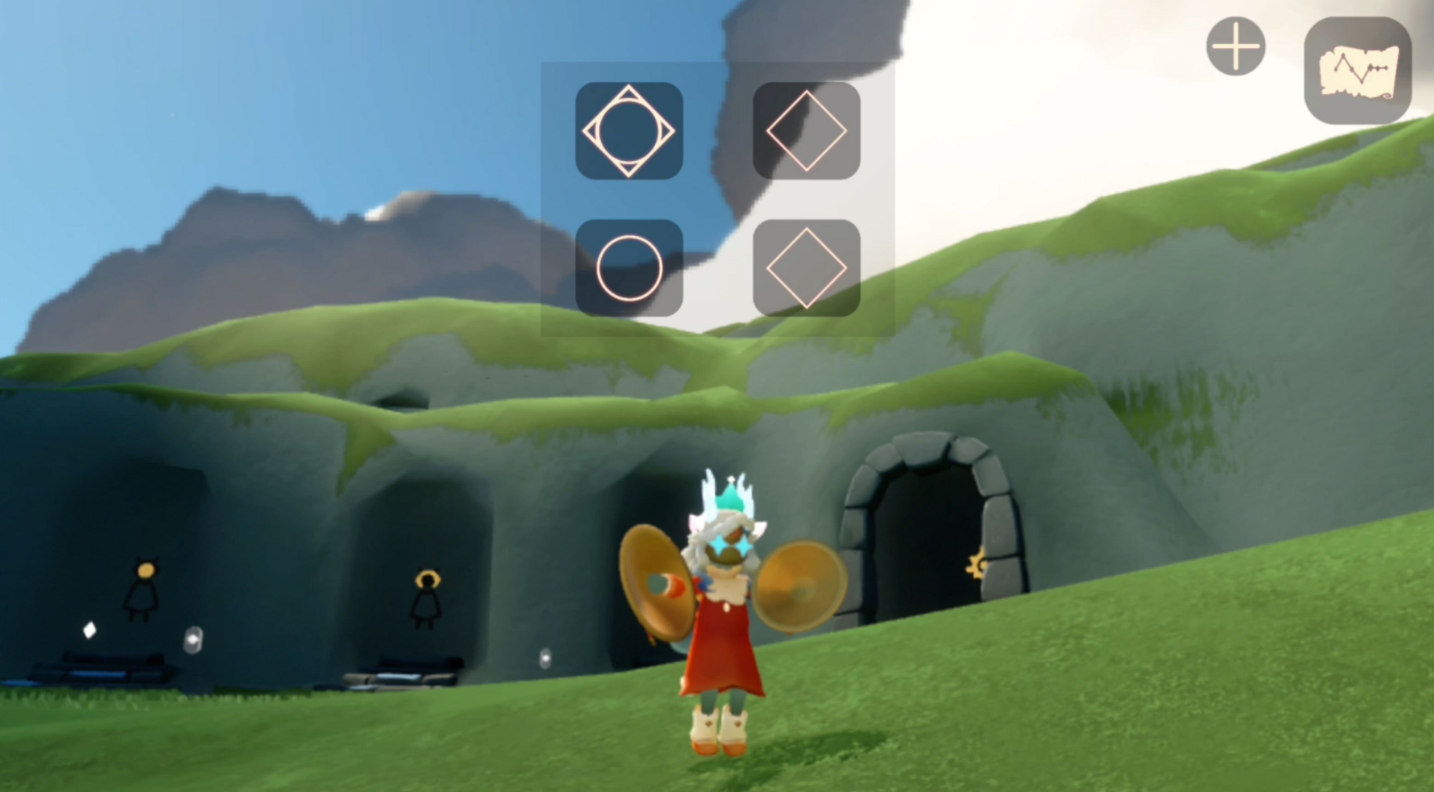Play the plain circle cymbal note
This screenshot has height=792, width=1434.
point(629,268)
